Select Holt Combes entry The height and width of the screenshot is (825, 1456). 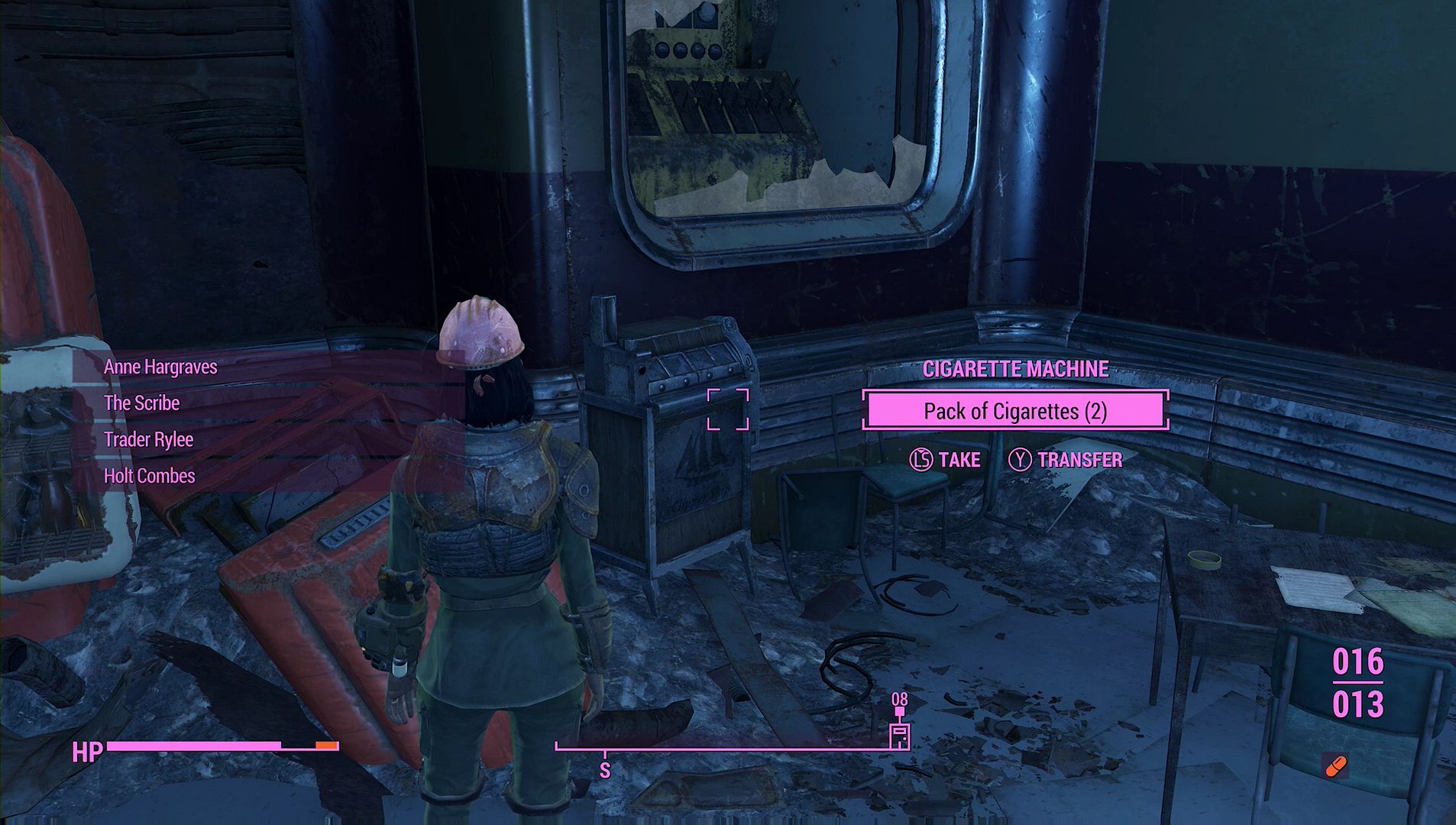[x=149, y=476]
